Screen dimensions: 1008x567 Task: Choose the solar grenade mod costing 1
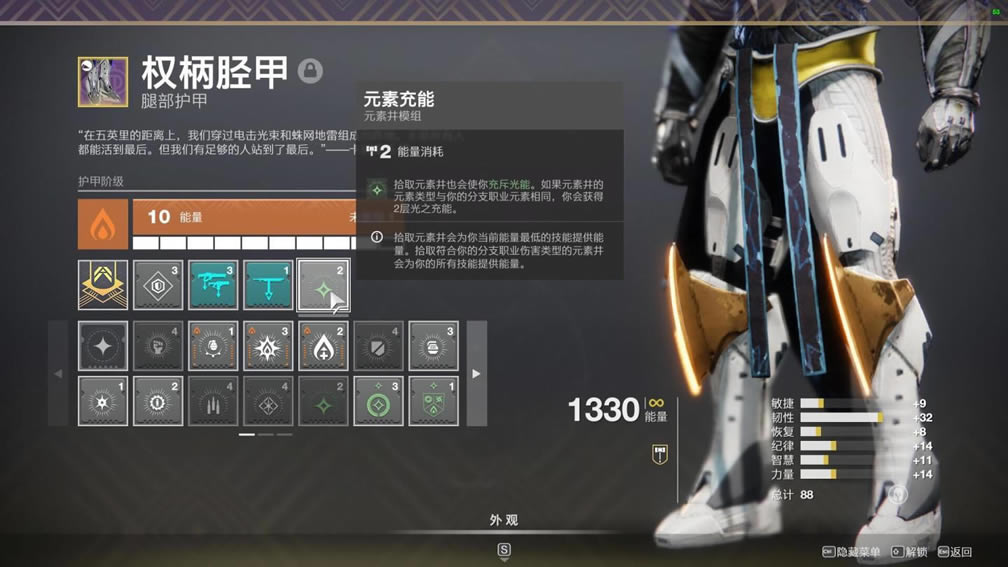click(213, 346)
